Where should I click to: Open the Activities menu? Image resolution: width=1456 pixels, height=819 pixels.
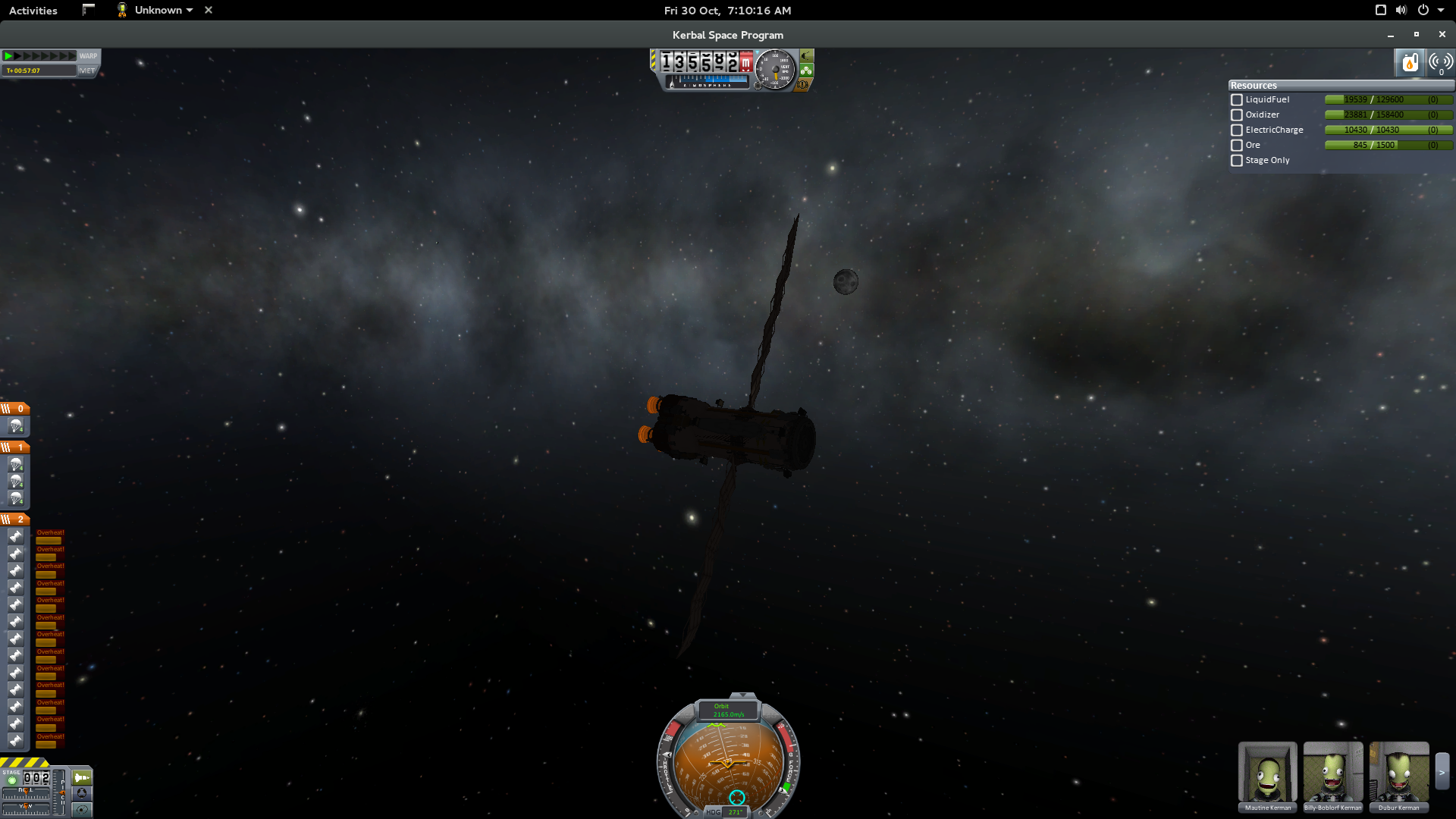[32, 10]
